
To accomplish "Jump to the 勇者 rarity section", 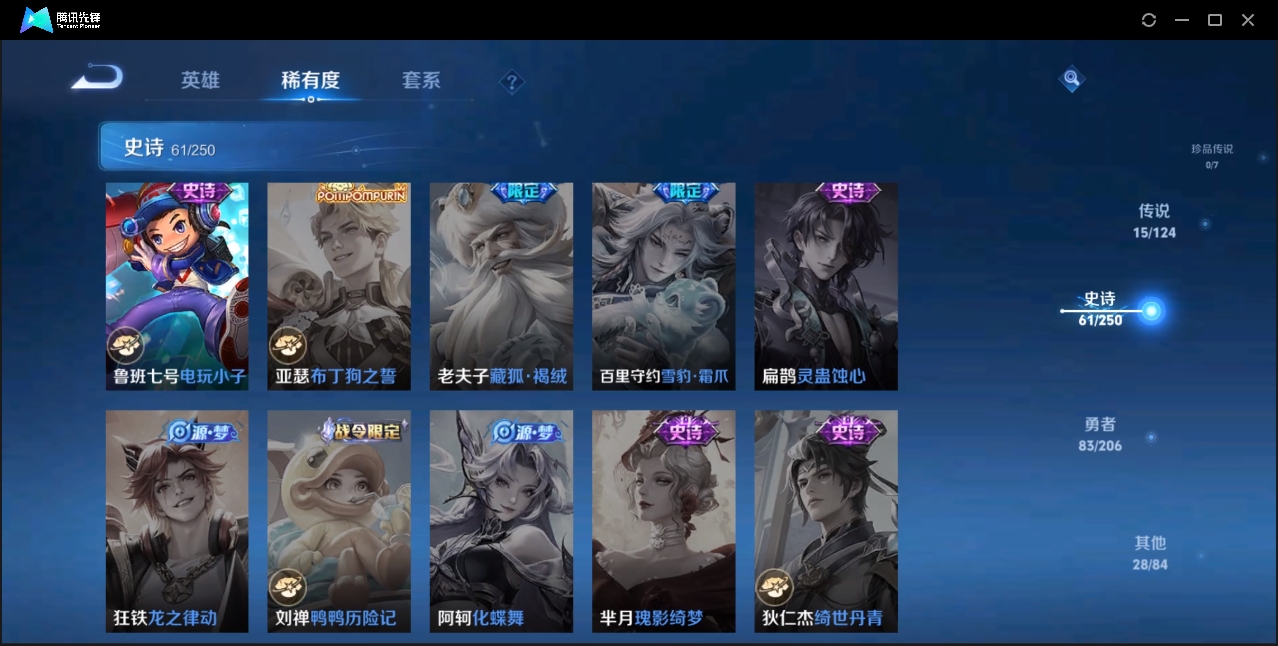I will [x=1100, y=434].
